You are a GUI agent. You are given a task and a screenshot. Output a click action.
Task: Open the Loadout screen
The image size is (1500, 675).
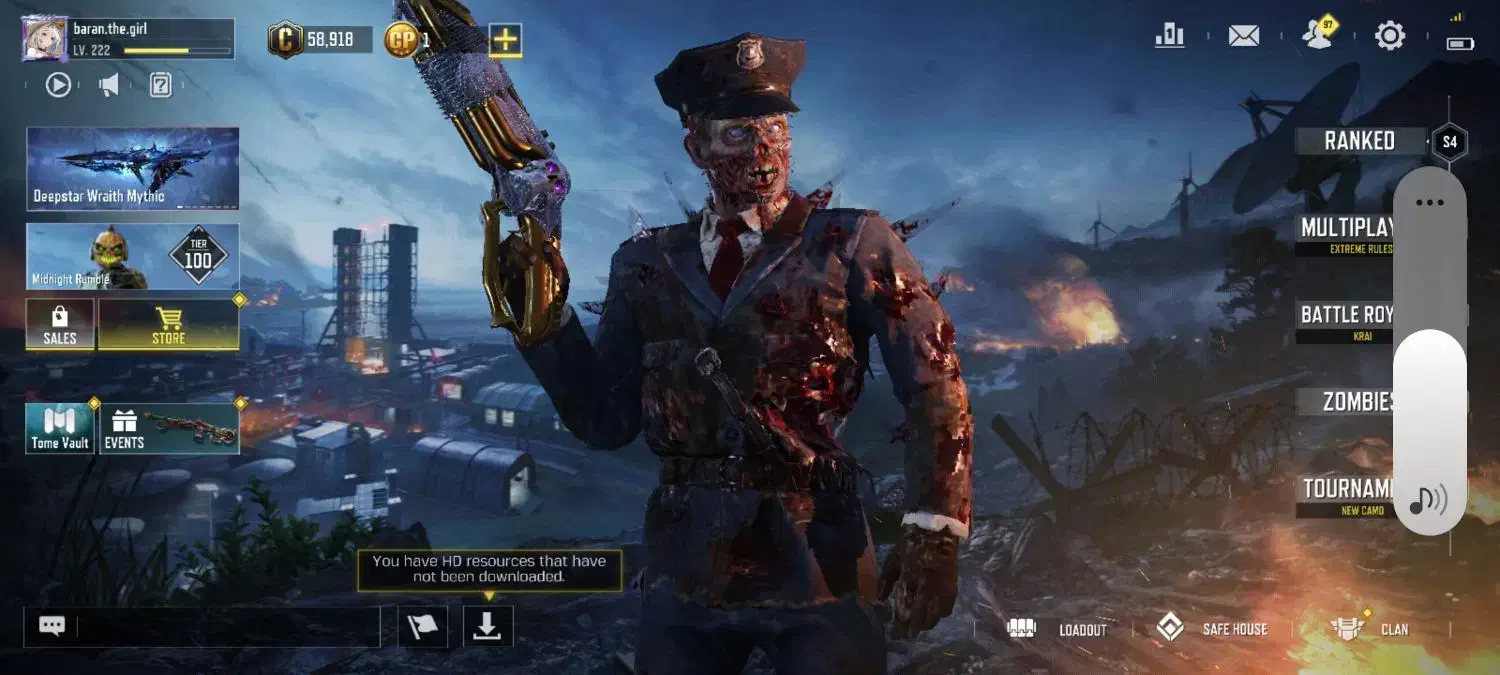click(x=1062, y=629)
